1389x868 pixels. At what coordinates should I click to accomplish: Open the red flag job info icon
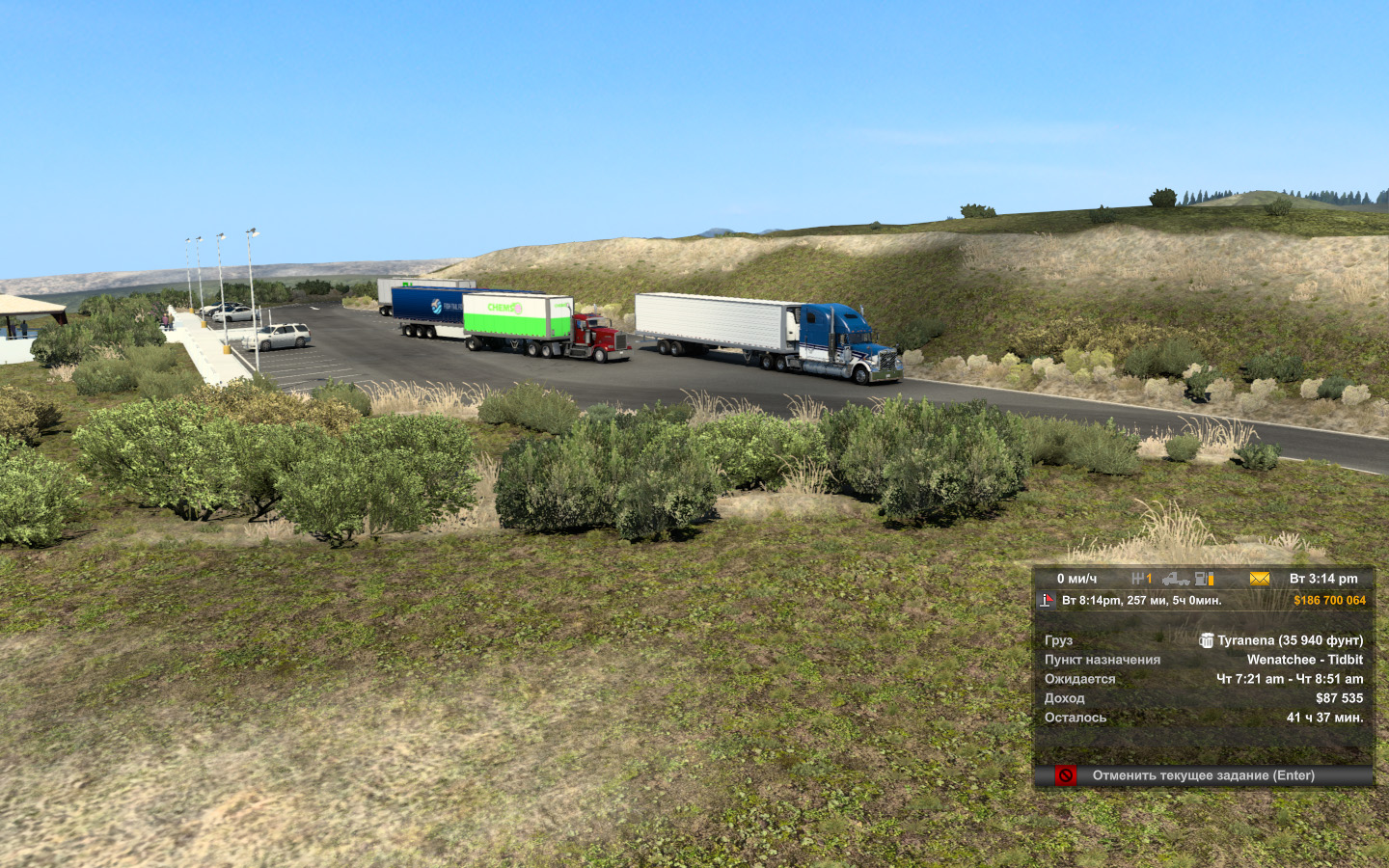(1048, 601)
